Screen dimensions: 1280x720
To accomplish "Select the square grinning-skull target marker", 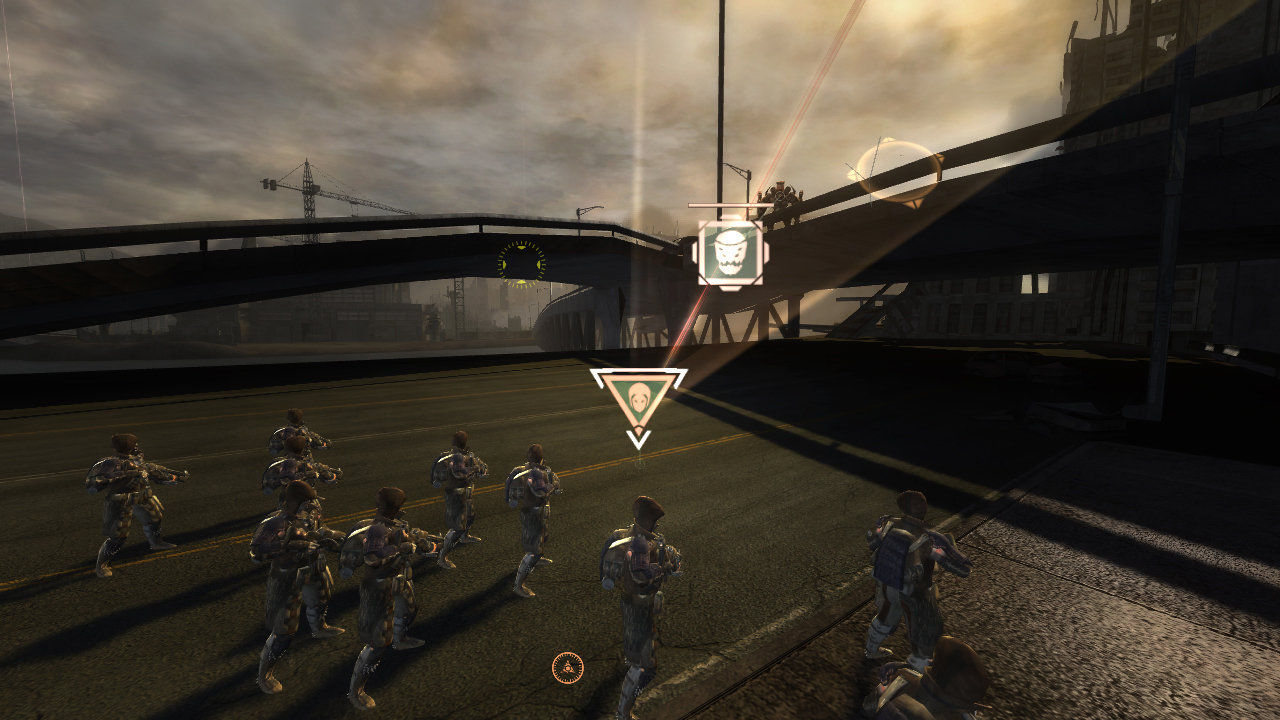I will [x=730, y=253].
